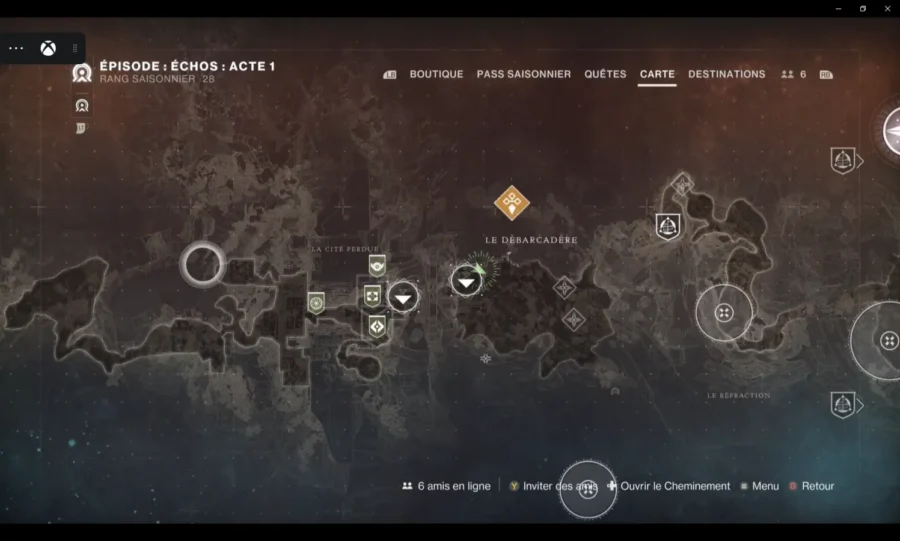This screenshot has width=900, height=541.
Task: Select the Carte tab
Action: [657, 74]
